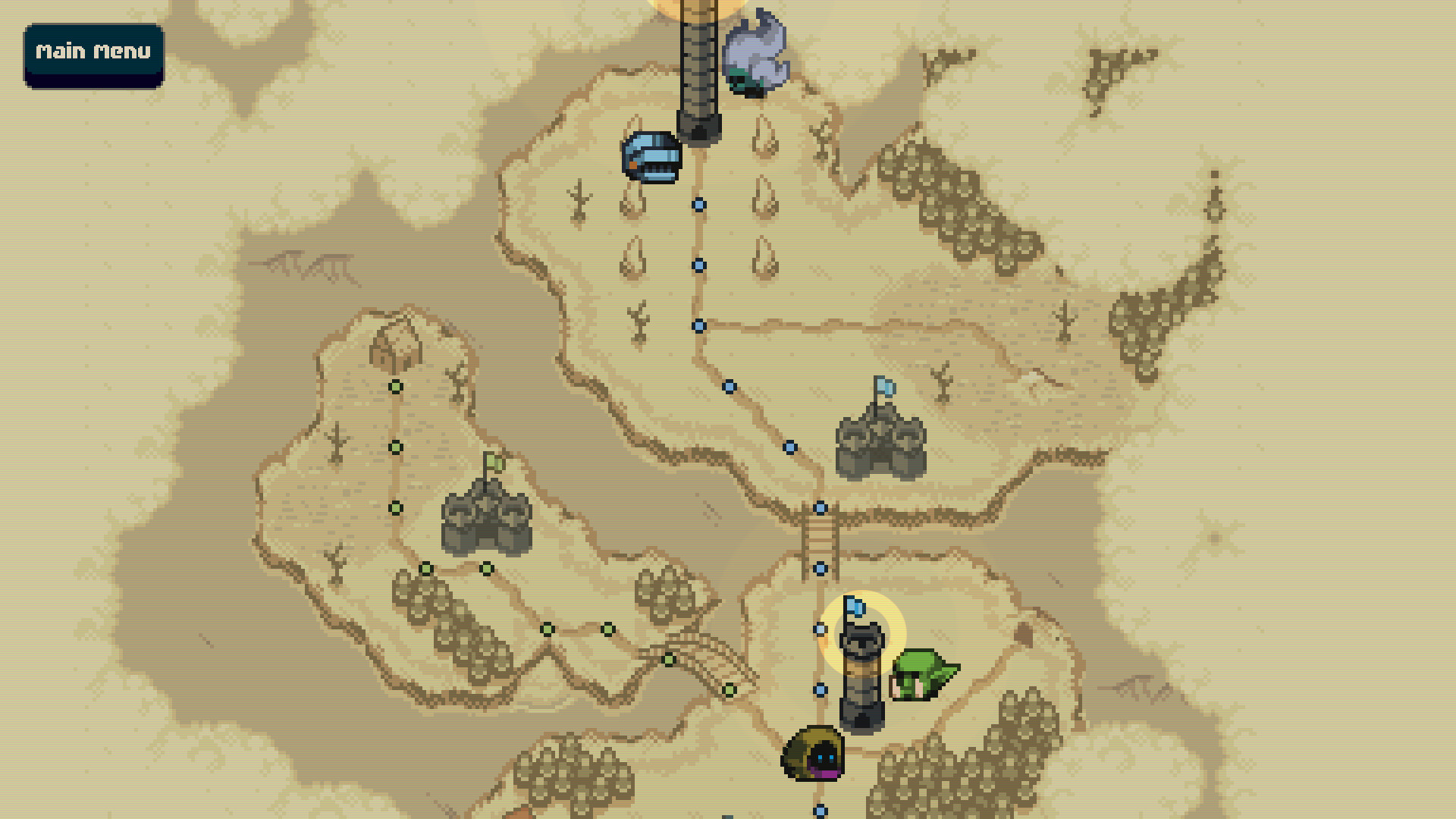Click the blue node at the bottom edge

tap(819, 810)
